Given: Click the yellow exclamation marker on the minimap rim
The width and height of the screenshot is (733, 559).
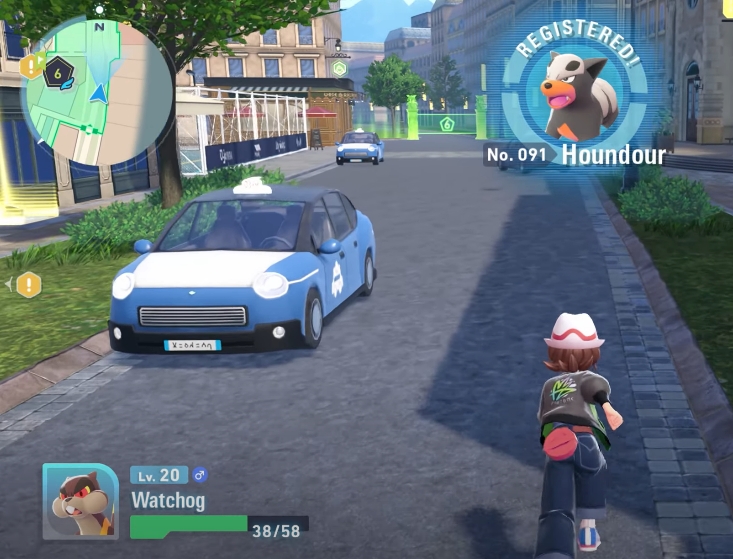Looking at the screenshot, I should tap(31, 66).
